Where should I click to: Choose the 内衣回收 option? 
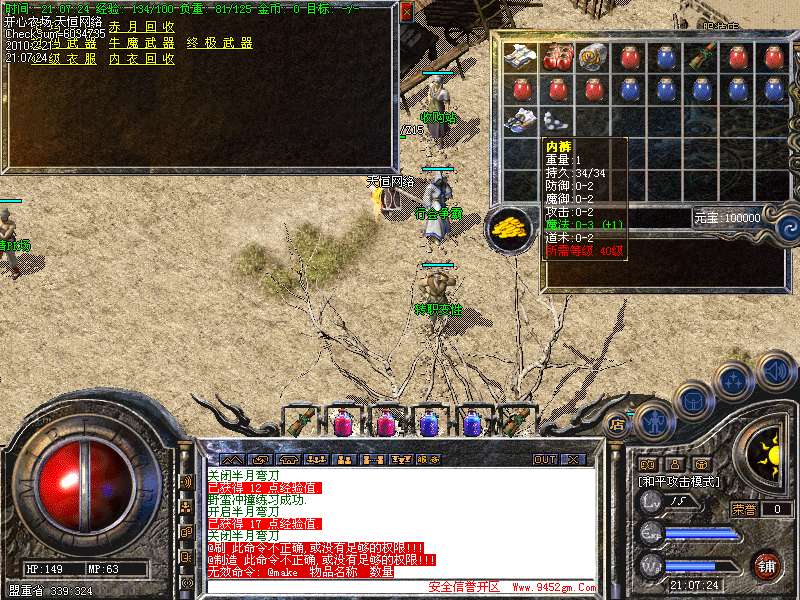pyautogui.click(x=141, y=59)
